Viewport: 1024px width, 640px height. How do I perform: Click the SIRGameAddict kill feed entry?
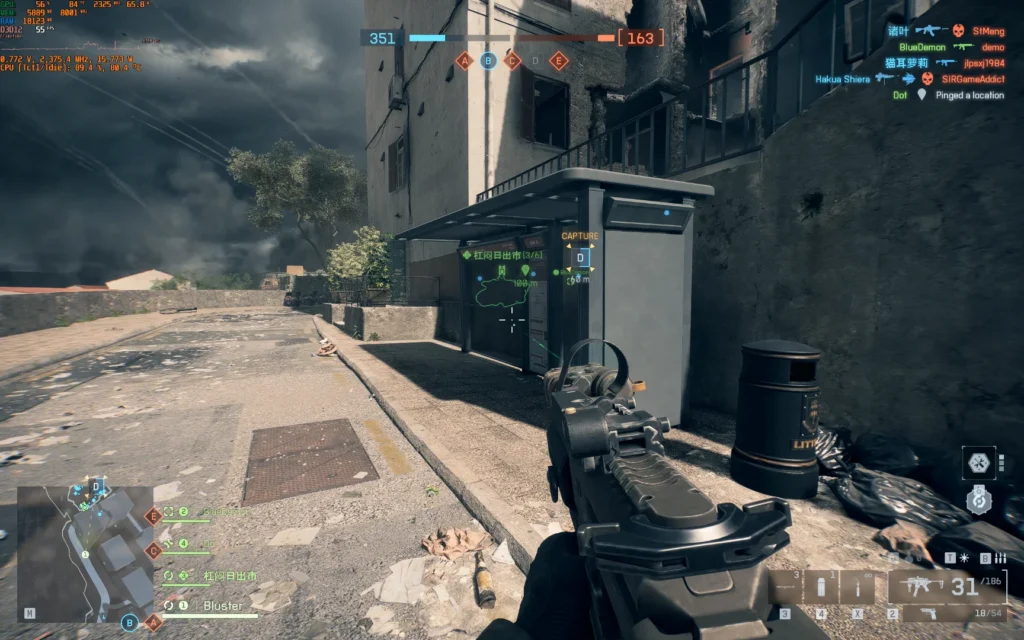965,78
